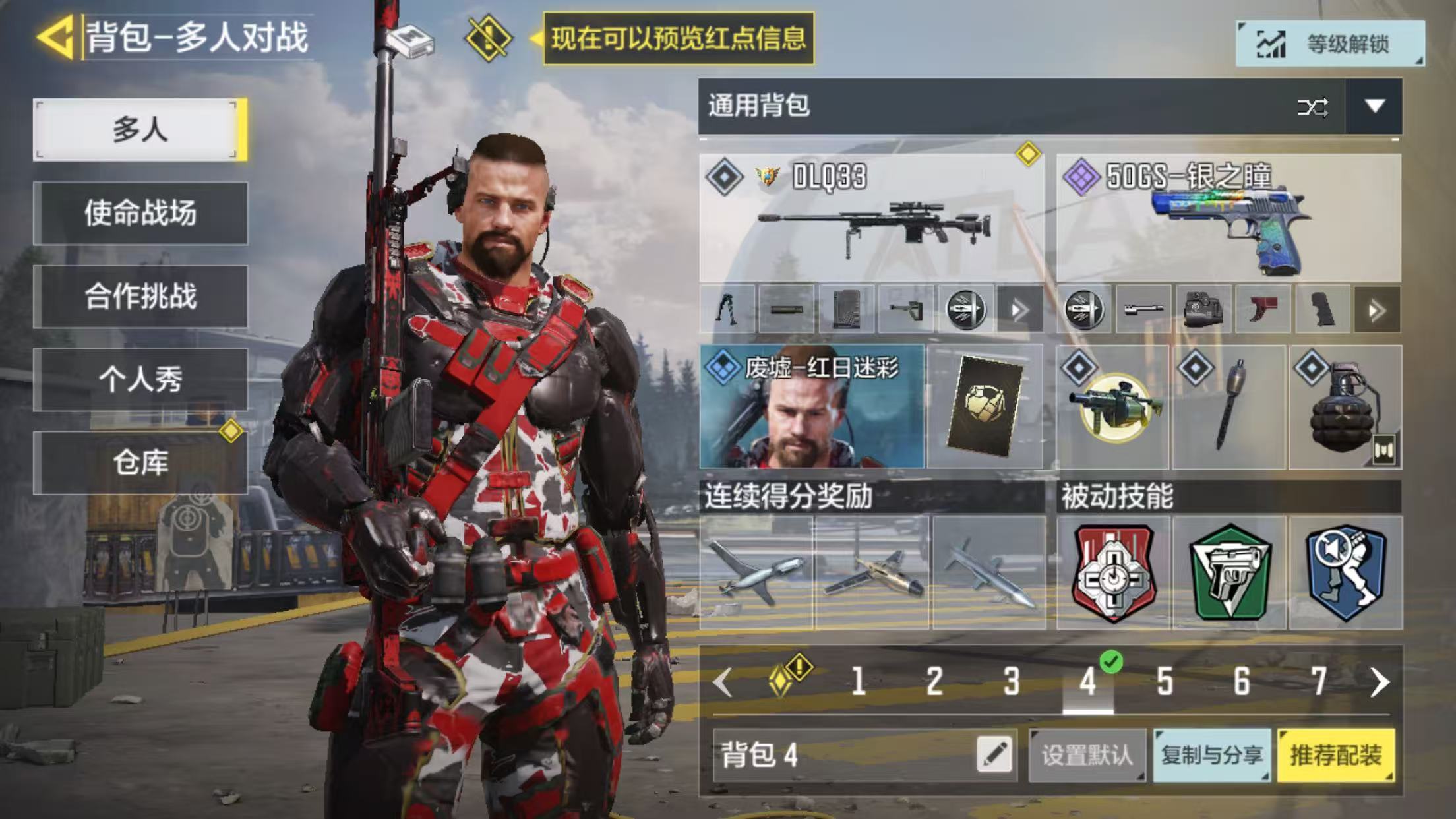Open 推荐配装 recommended loadouts
Viewport: 1456px width, 819px height.
pos(1335,755)
